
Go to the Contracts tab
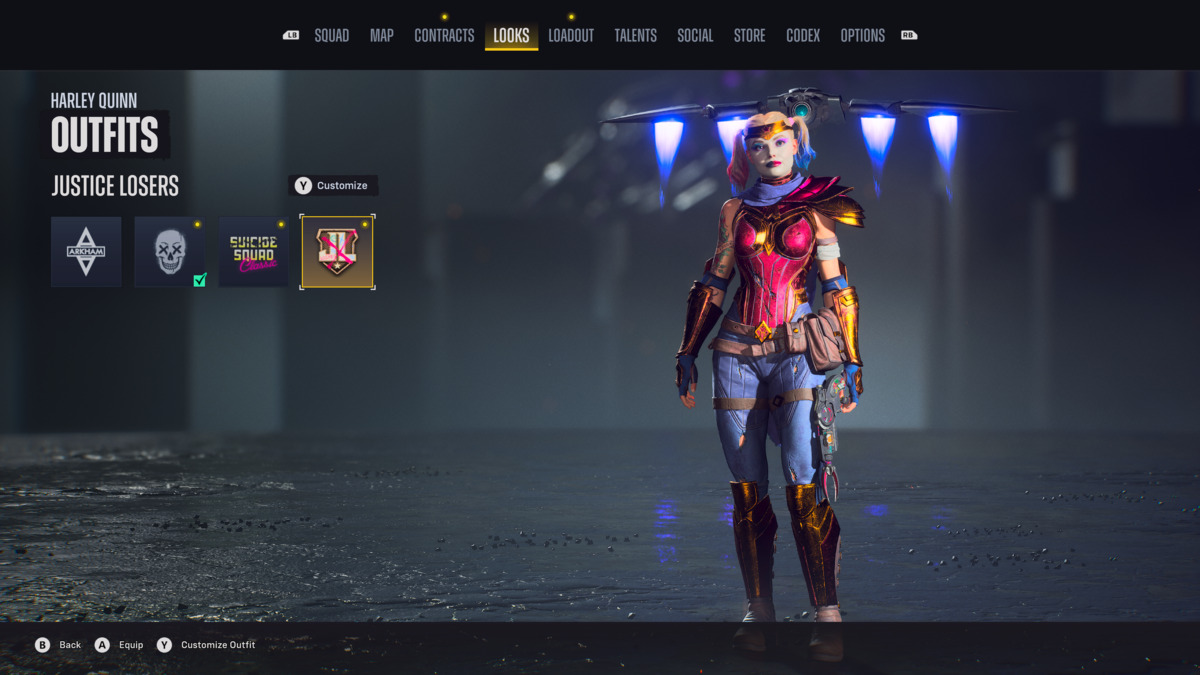coord(444,36)
